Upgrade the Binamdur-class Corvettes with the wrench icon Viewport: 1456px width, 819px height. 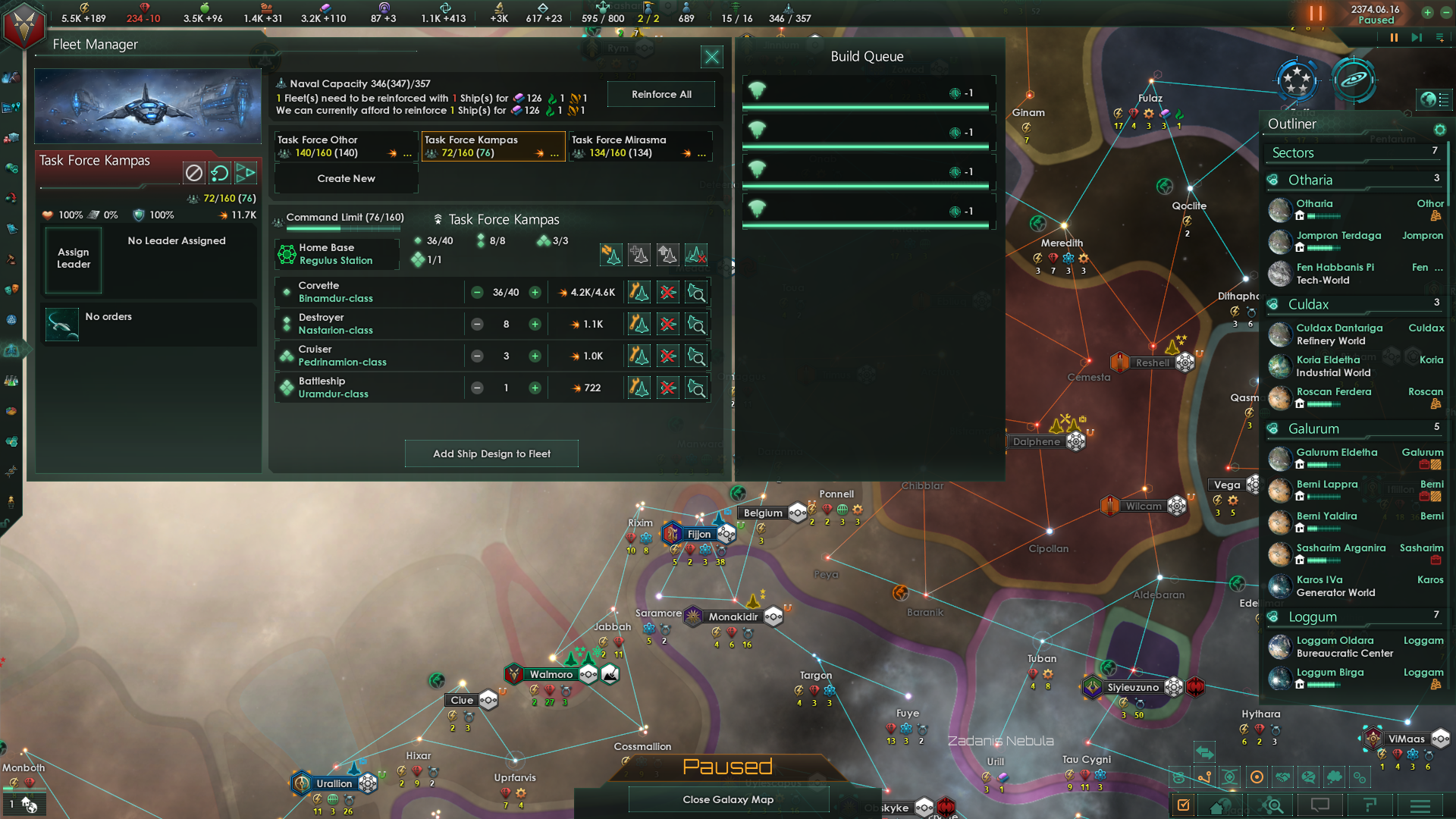638,292
